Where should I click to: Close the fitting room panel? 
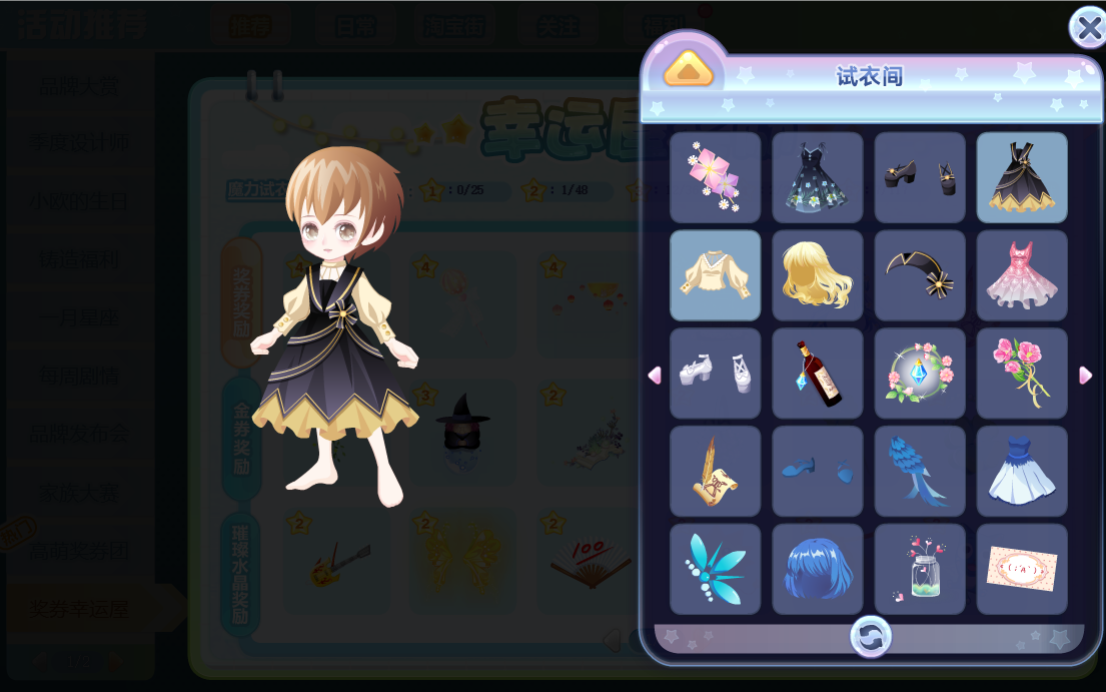tap(1087, 28)
